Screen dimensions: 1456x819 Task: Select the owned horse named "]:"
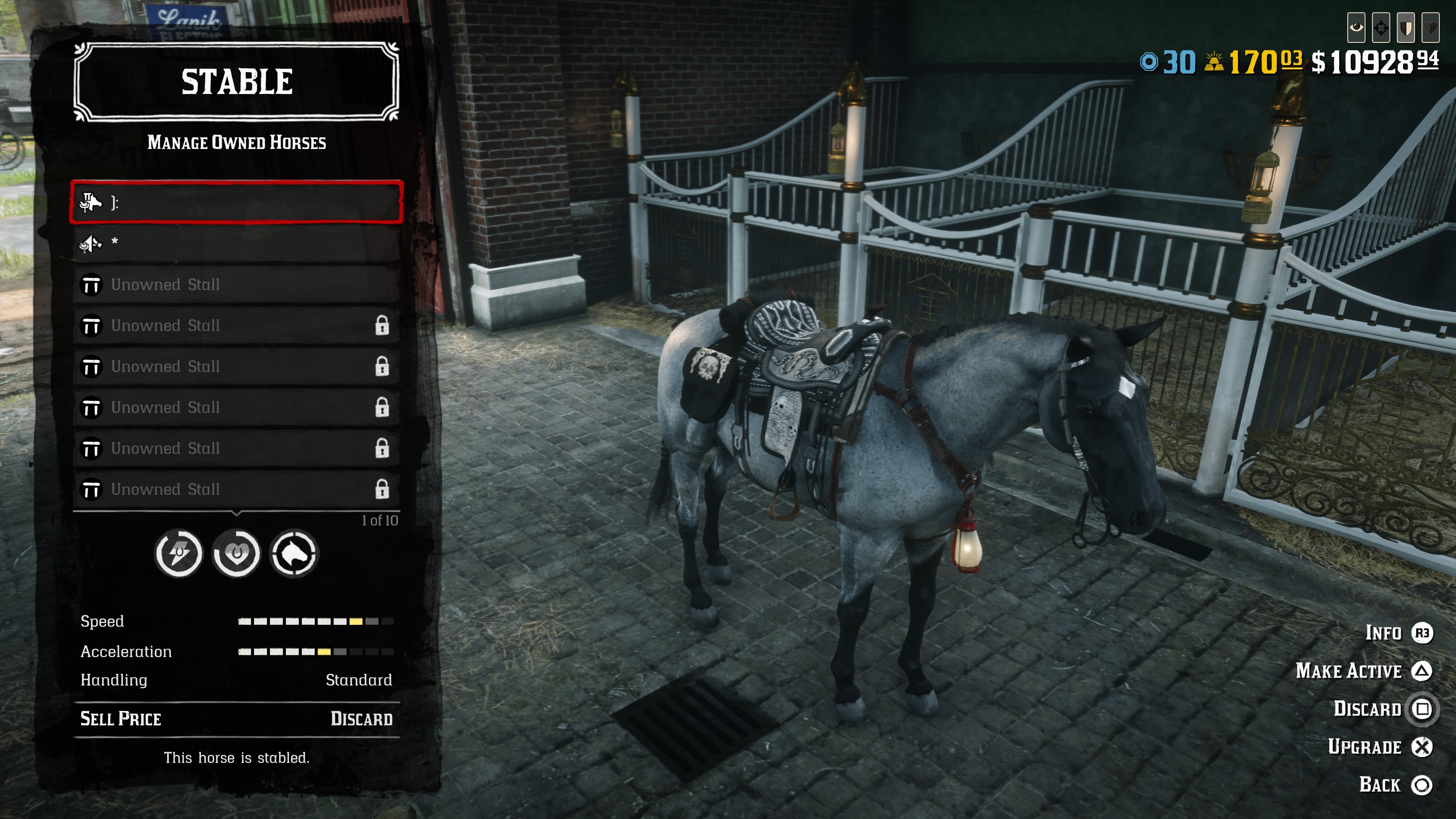[236, 202]
